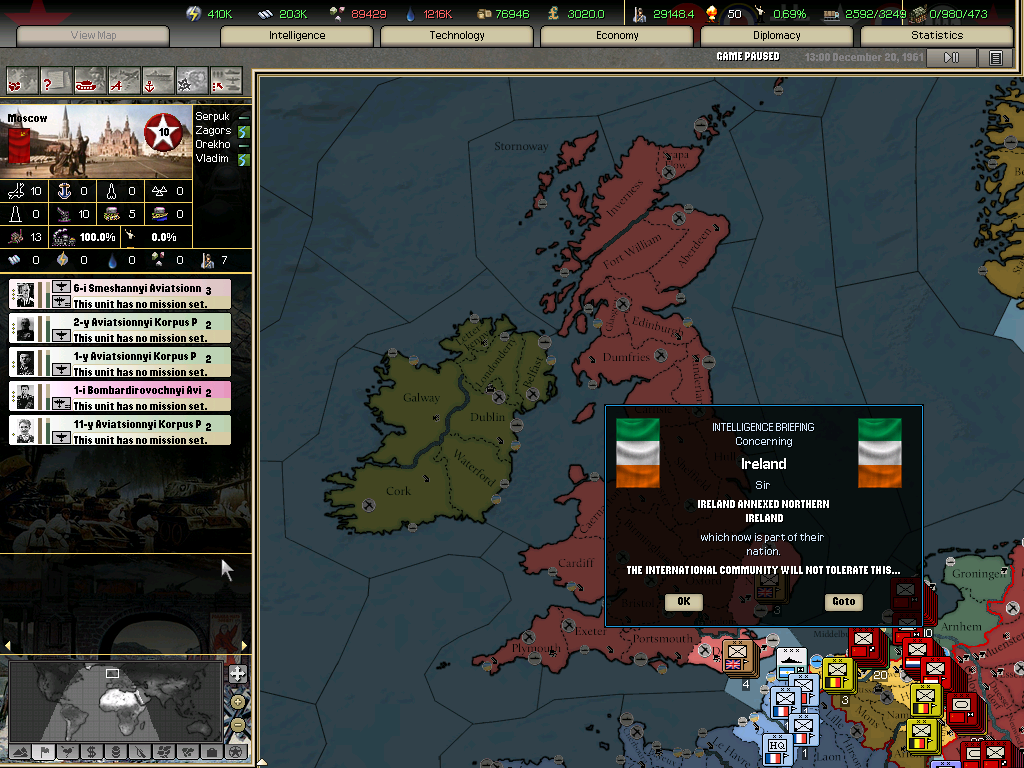Image resolution: width=1024 pixels, height=768 pixels.
Task: Click the world minimap
Action: [x=115, y=700]
